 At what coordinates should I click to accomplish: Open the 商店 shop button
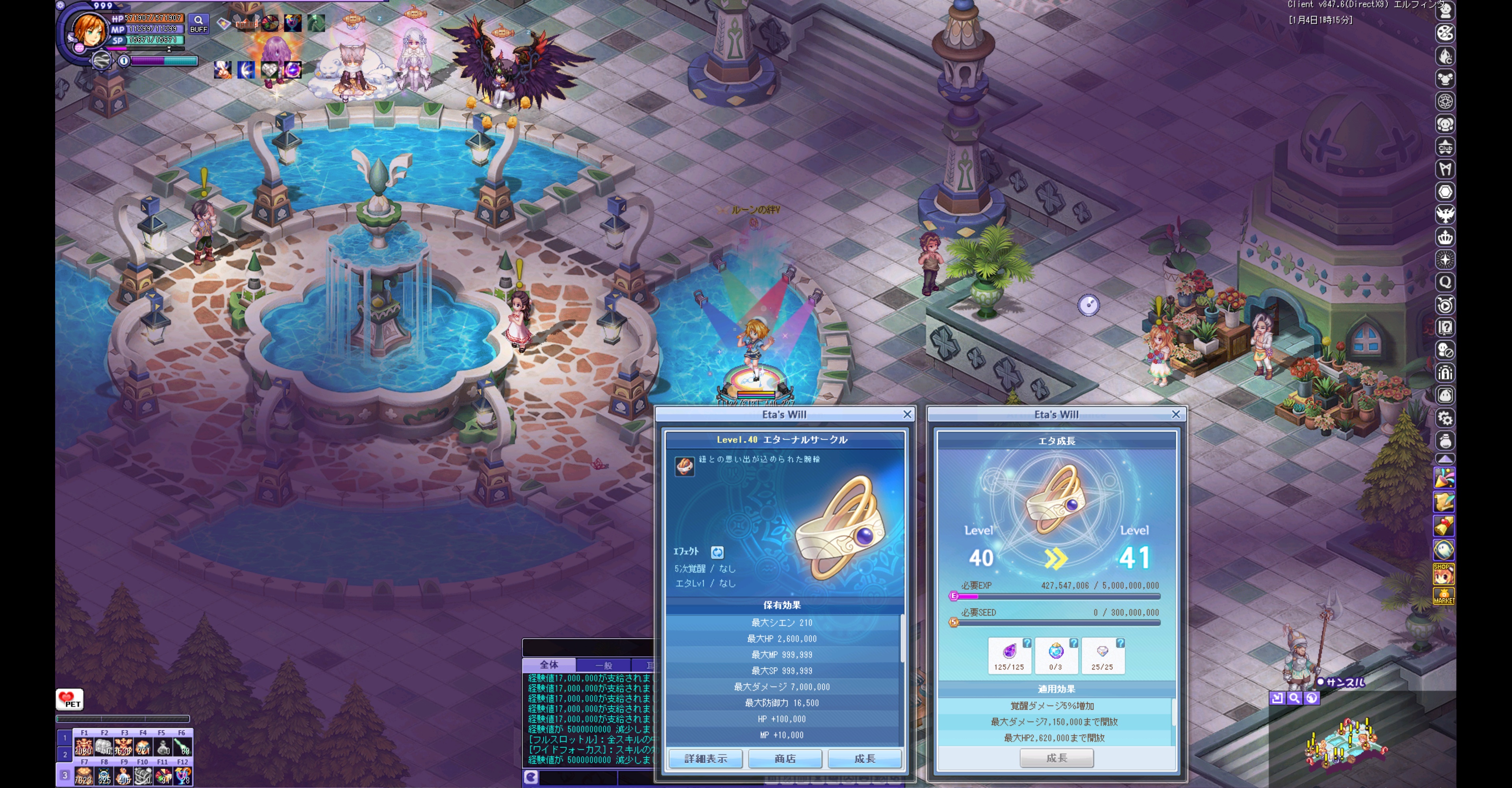click(x=785, y=758)
